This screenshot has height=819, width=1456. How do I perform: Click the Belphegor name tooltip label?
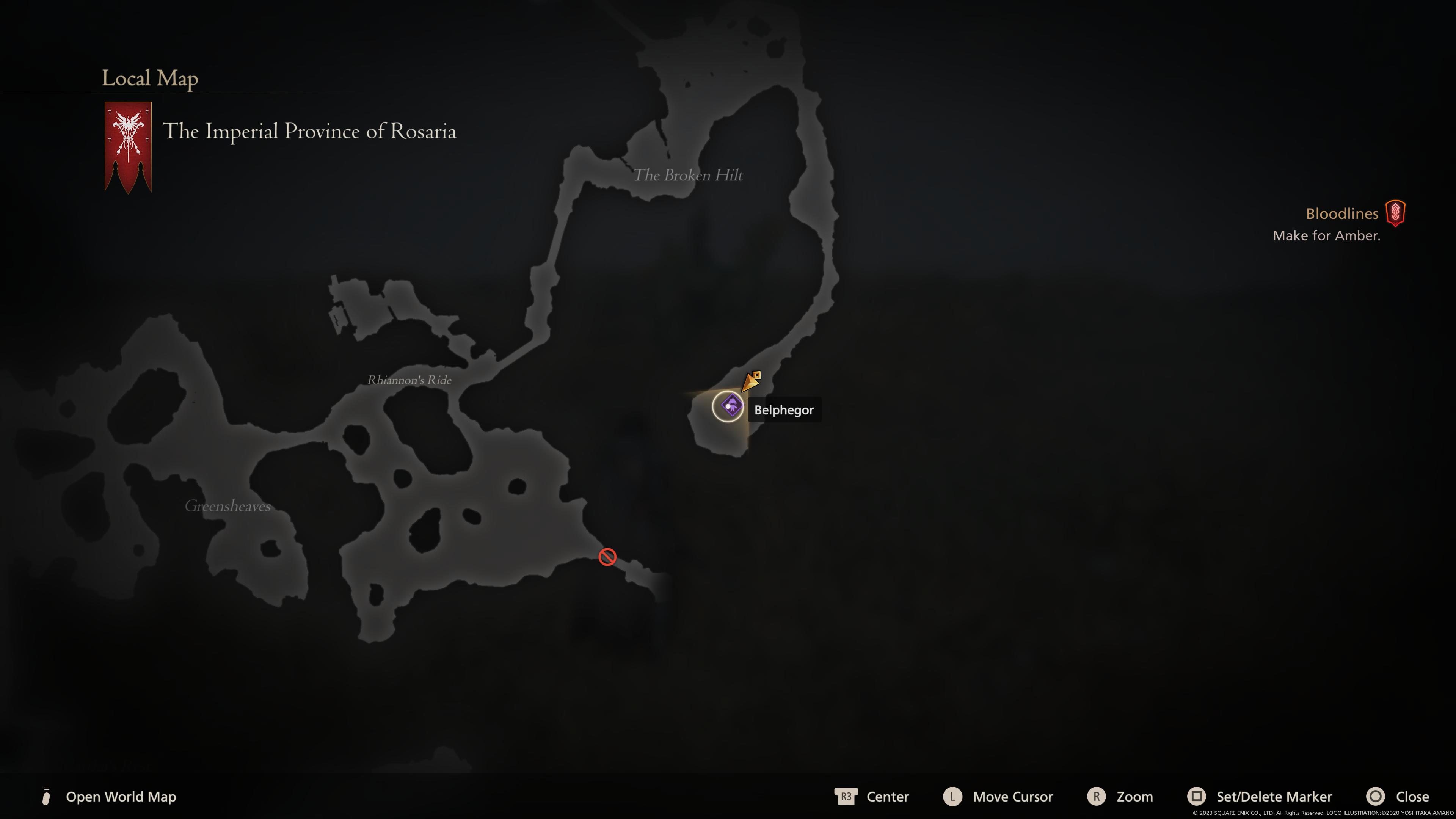click(784, 410)
